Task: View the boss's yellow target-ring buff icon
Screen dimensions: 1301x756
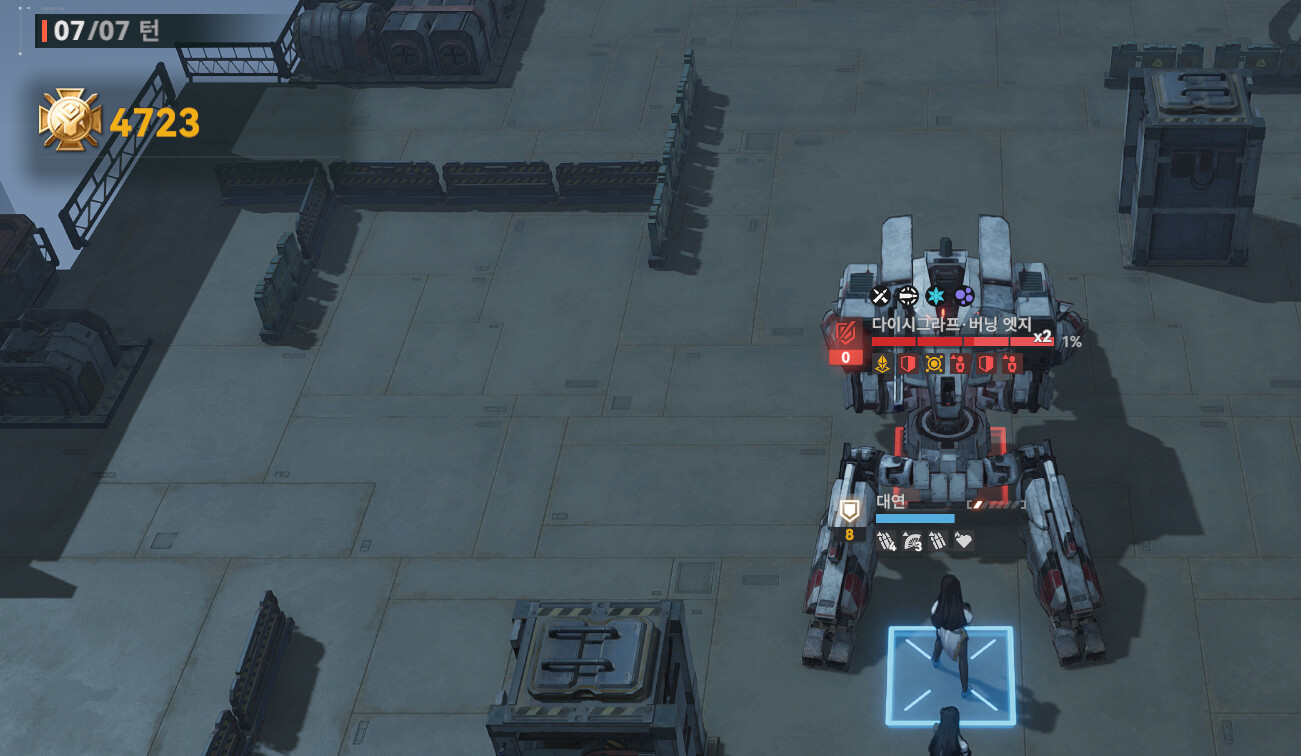Action: click(x=934, y=364)
